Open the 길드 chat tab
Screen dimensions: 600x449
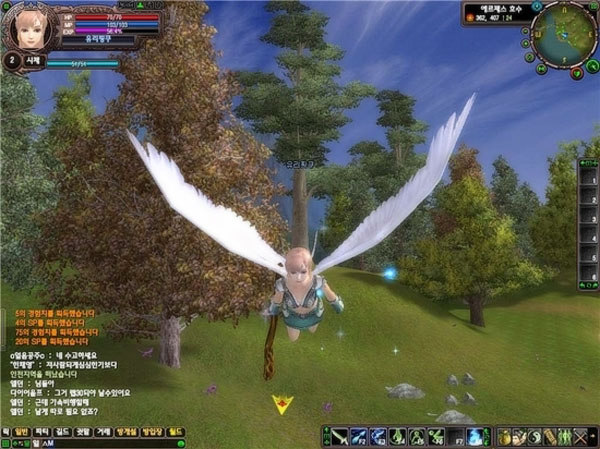(63, 430)
